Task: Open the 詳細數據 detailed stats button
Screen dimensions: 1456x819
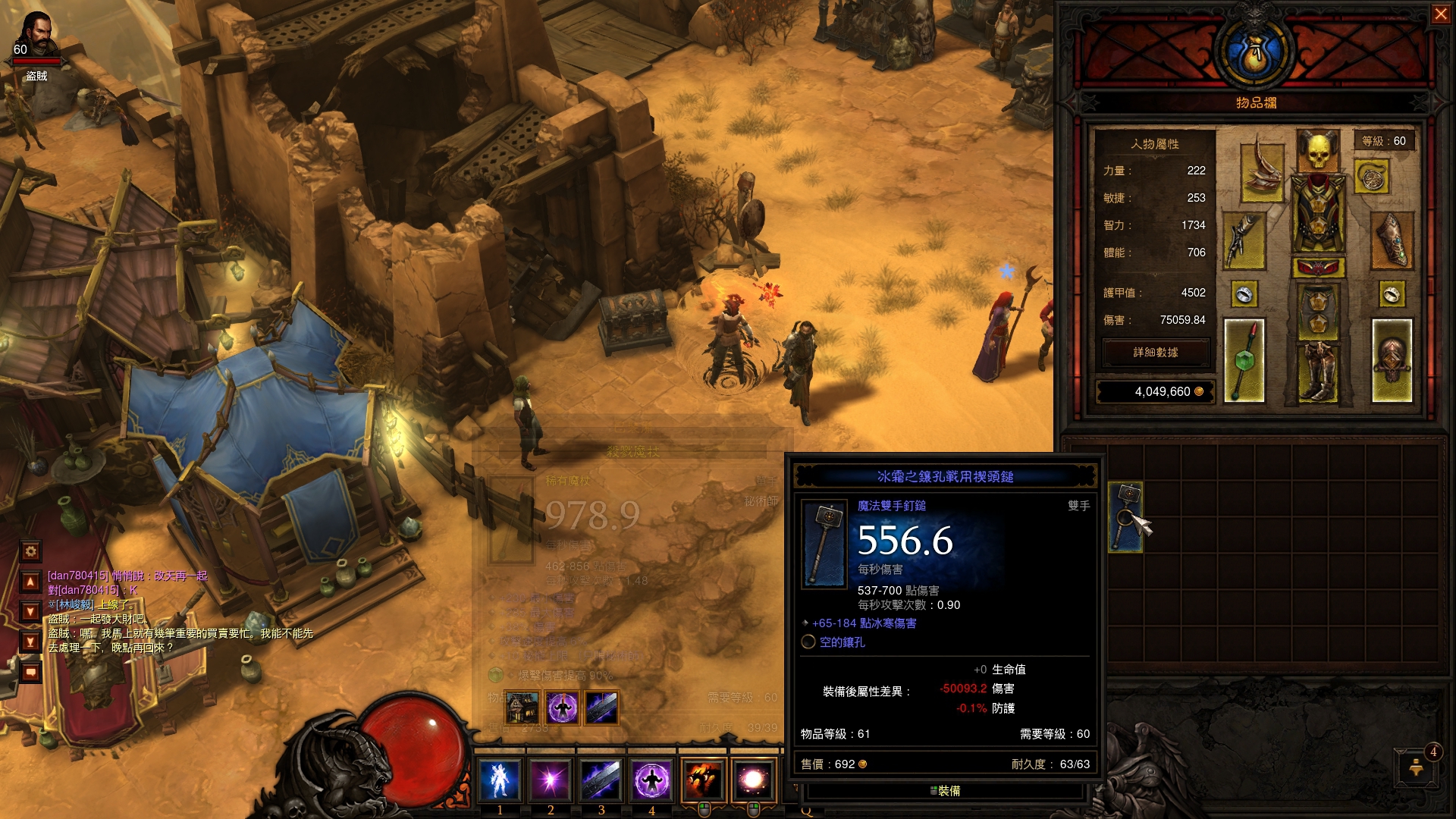Action: (1155, 353)
